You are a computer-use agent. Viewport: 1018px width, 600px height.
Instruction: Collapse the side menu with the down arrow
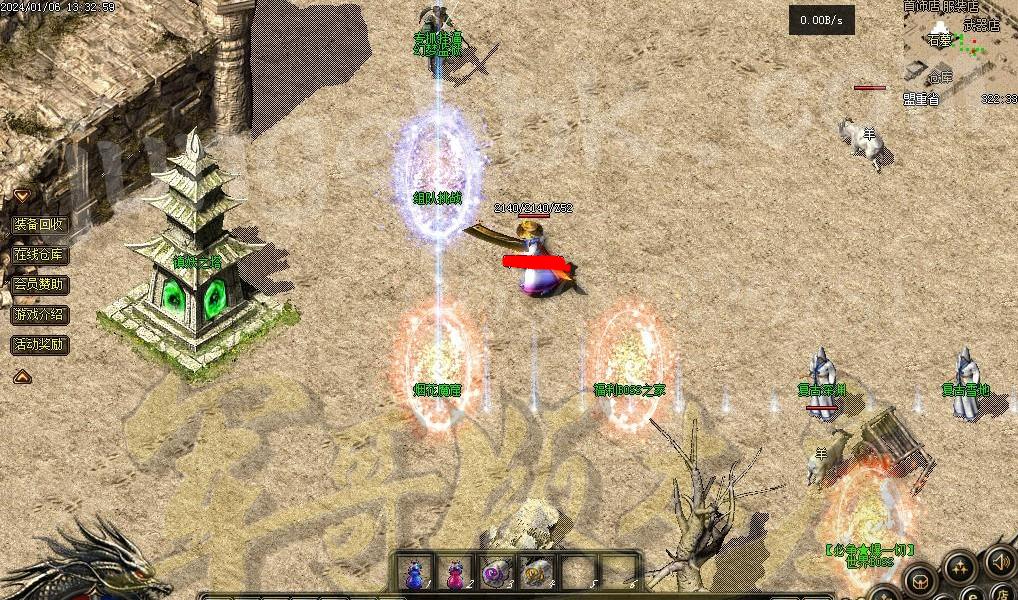pyautogui.click(x=21, y=195)
